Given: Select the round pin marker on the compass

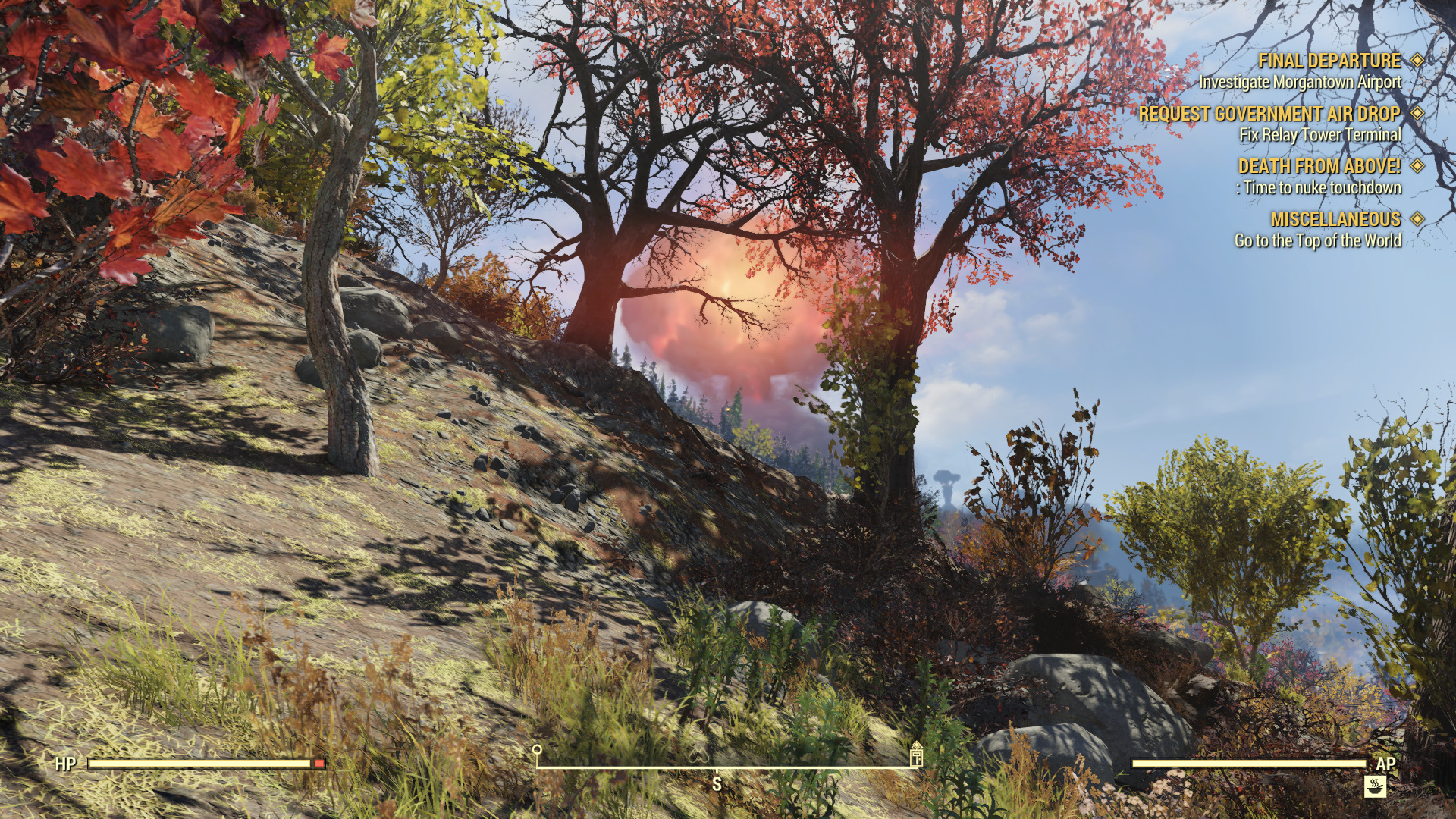Looking at the screenshot, I should 537,751.
